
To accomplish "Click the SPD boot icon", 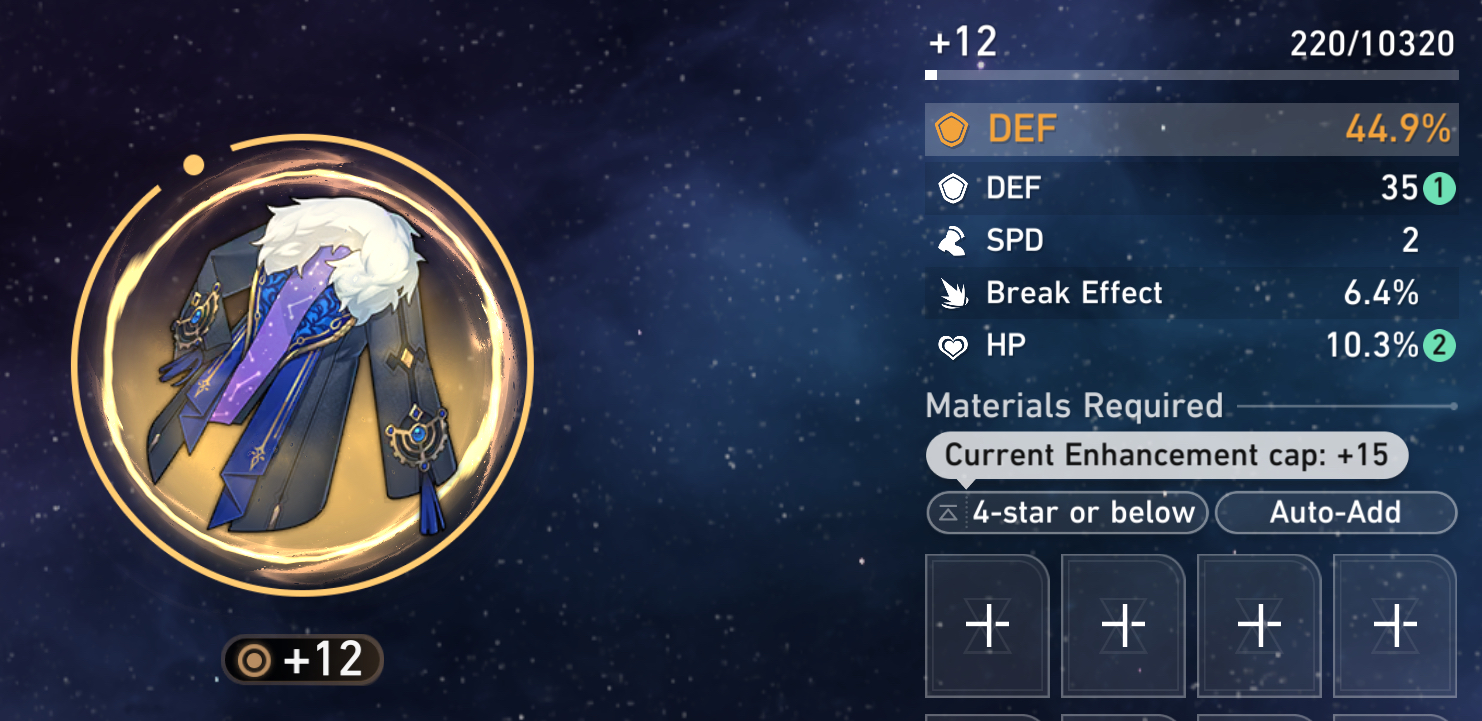I will pyautogui.click(x=952, y=240).
